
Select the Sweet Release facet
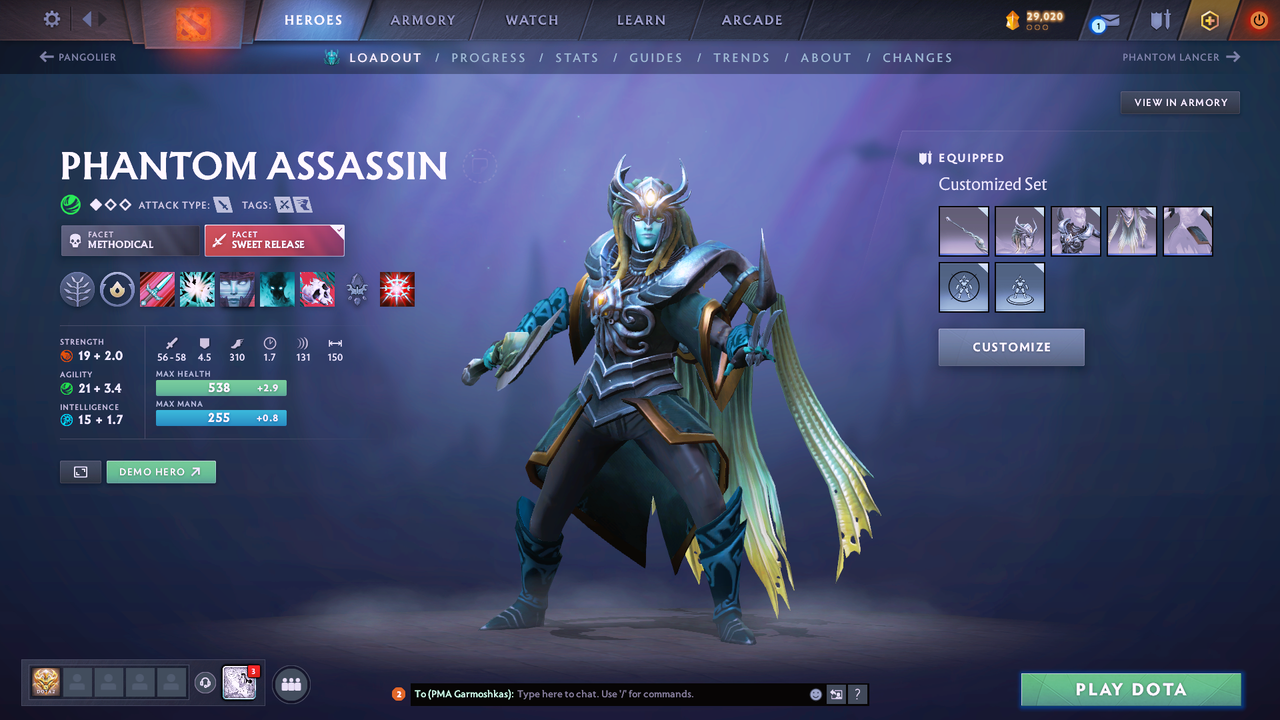pos(274,240)
